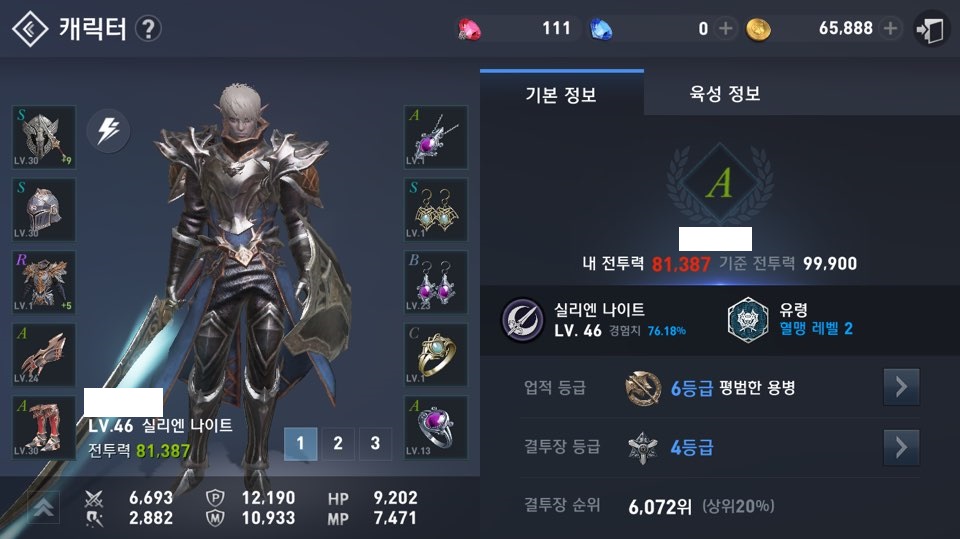
Task: Tap the lightning bolt button
Action: pos(108,131)
